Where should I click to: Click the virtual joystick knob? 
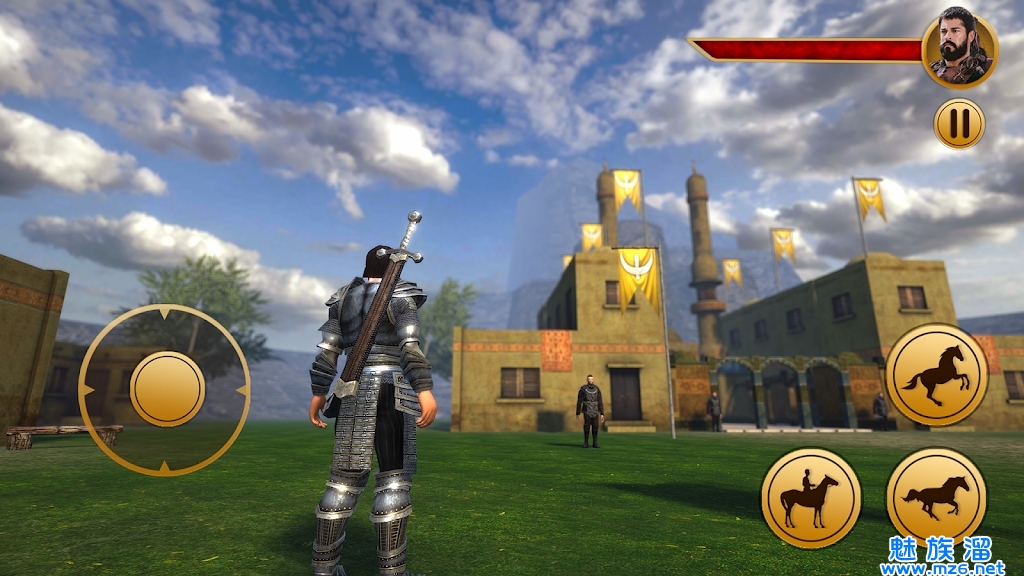tap(167, 388)
